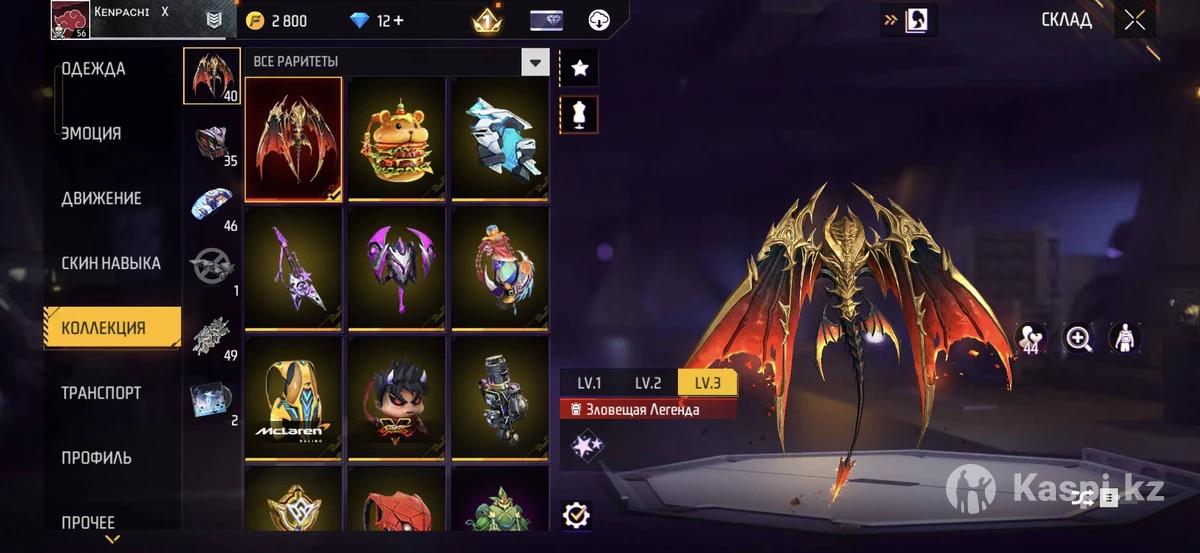Screen dimensions: 1200x553
Task: Choose the McLaren Racing backpack item
Action: (x=293, y=398)
